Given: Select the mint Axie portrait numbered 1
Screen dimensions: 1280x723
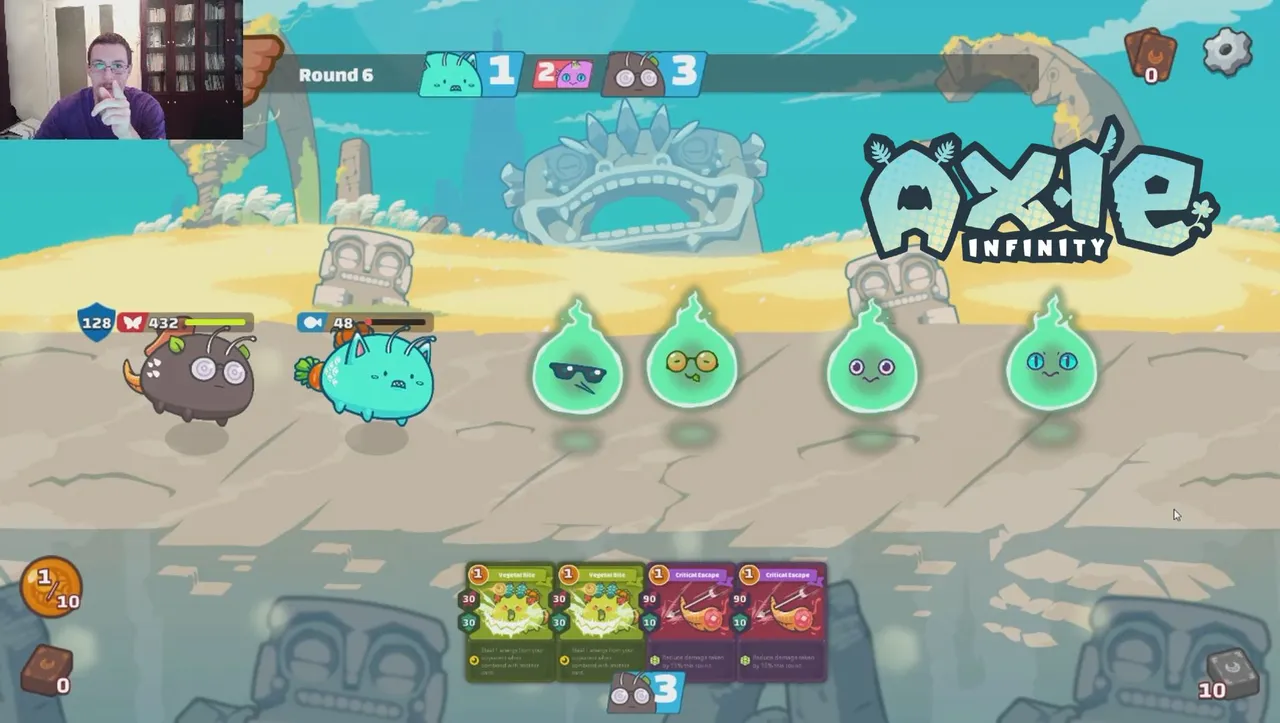Looking at the screenshot, I should pyautogui.click(x=465, y=73).
